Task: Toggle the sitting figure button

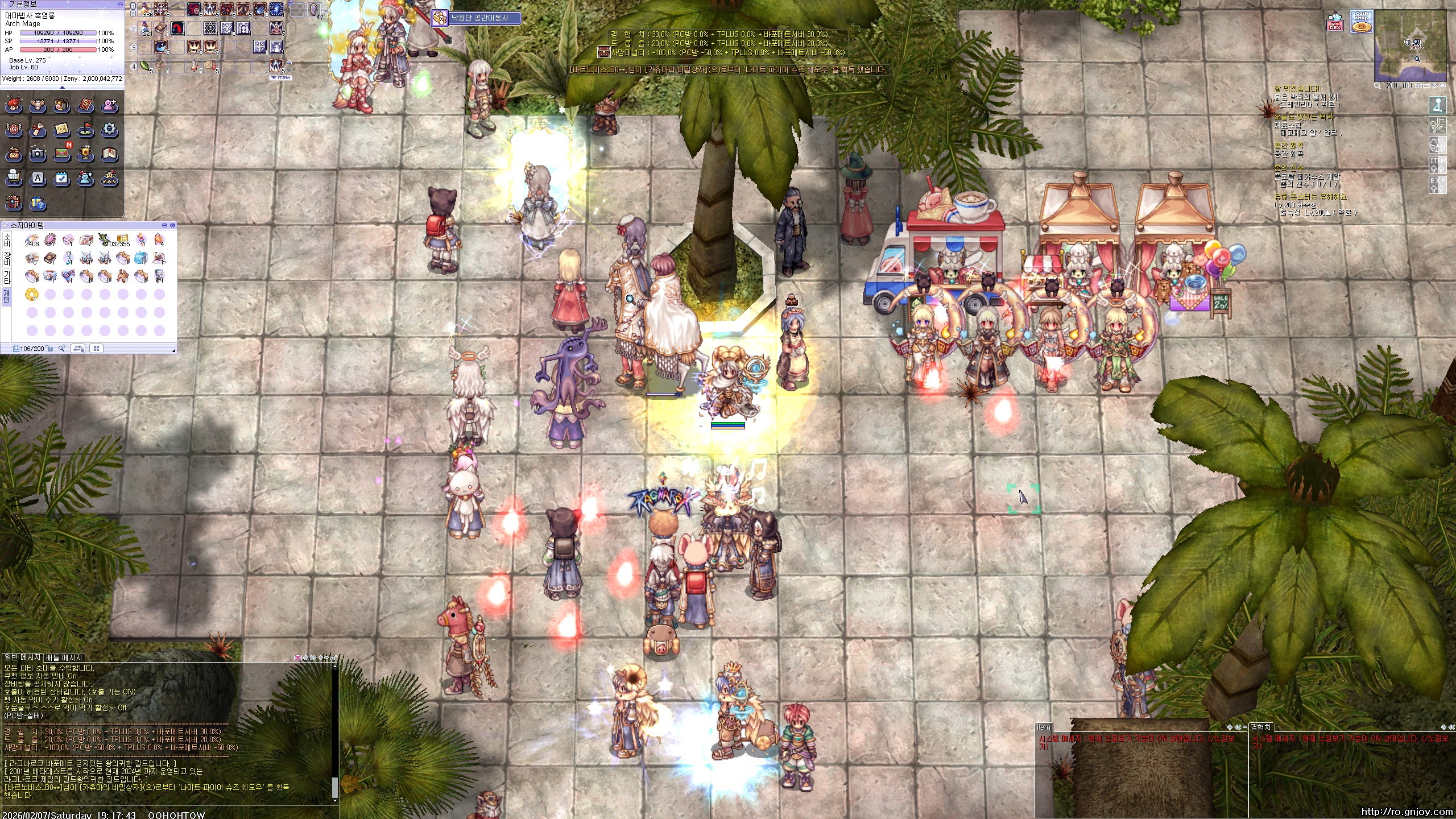Action: coord(1437,106)
